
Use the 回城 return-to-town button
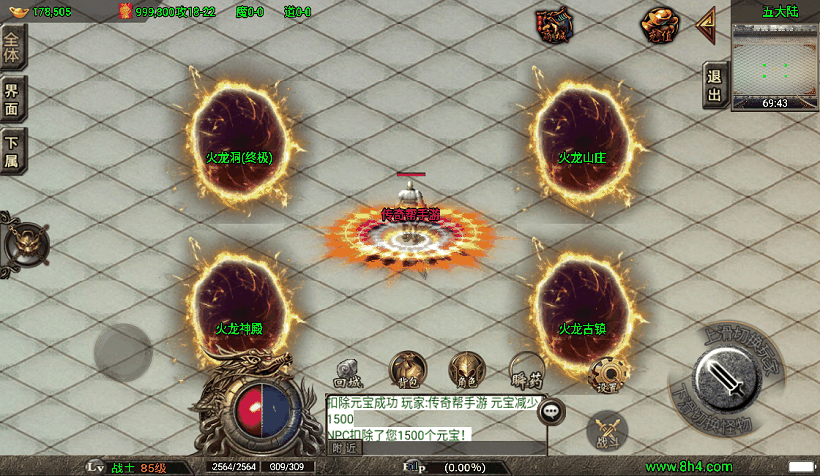click(347, 372)
